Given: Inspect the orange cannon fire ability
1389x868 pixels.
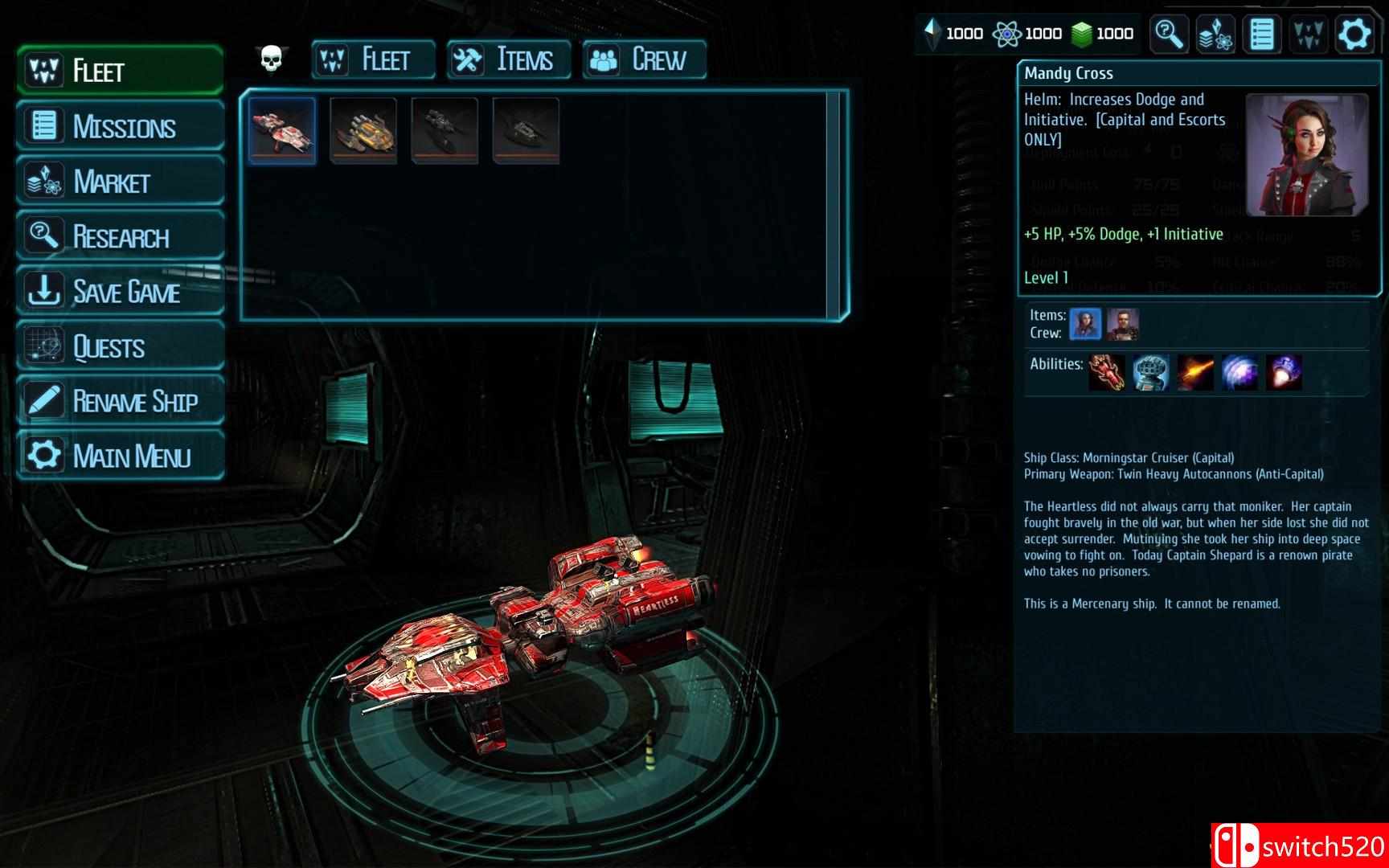Looking at the screenshot, I should coord(1194,373).
